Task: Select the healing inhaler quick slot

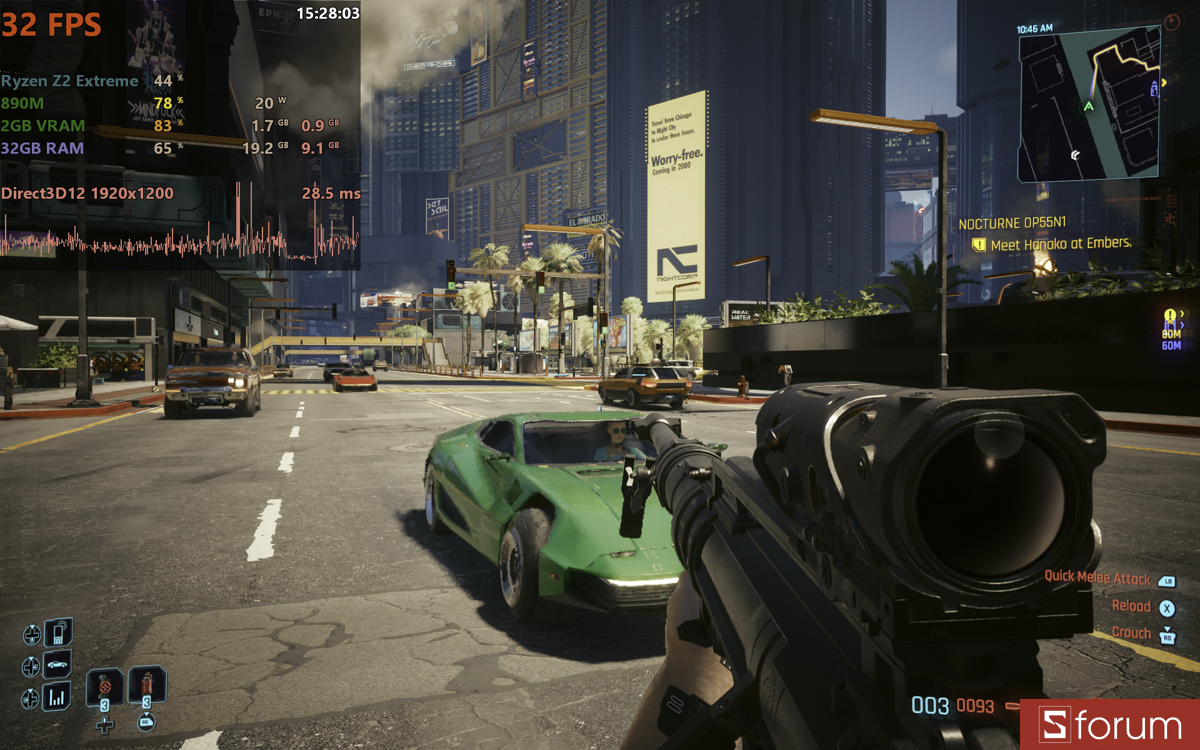Action: pos(104,688)
